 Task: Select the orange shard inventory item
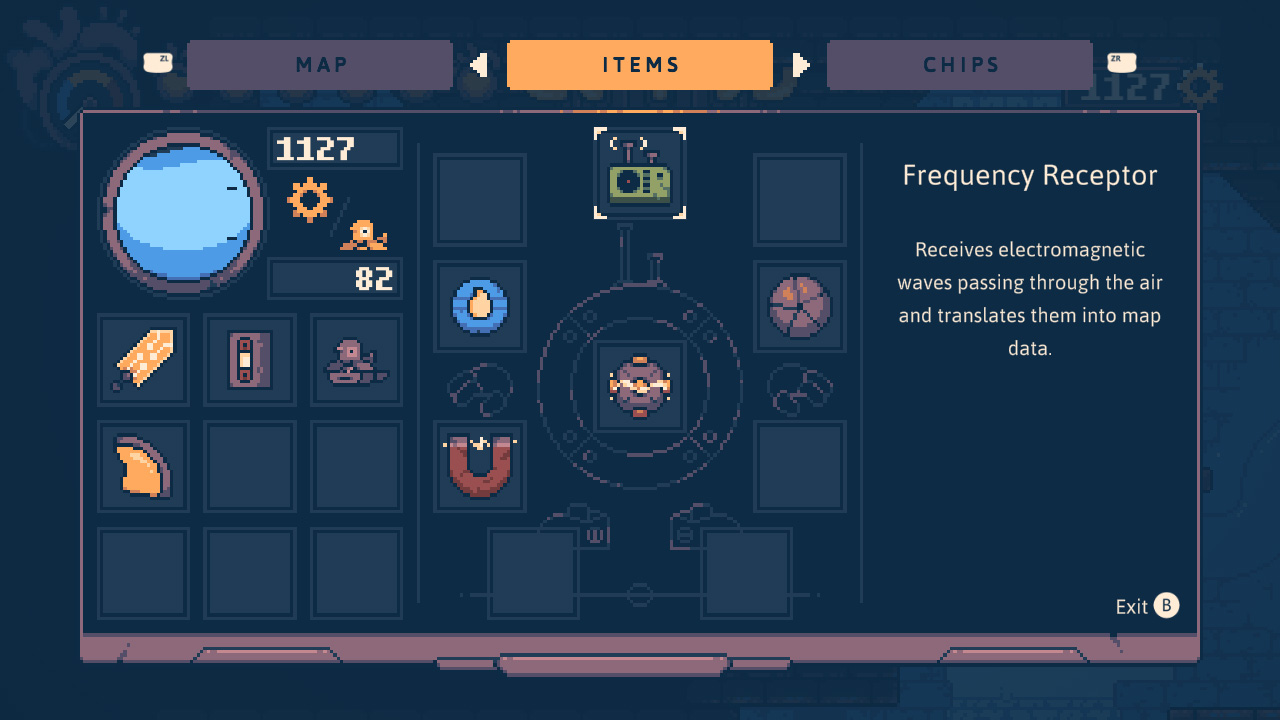pyautogui.click(x=143, y=466)
